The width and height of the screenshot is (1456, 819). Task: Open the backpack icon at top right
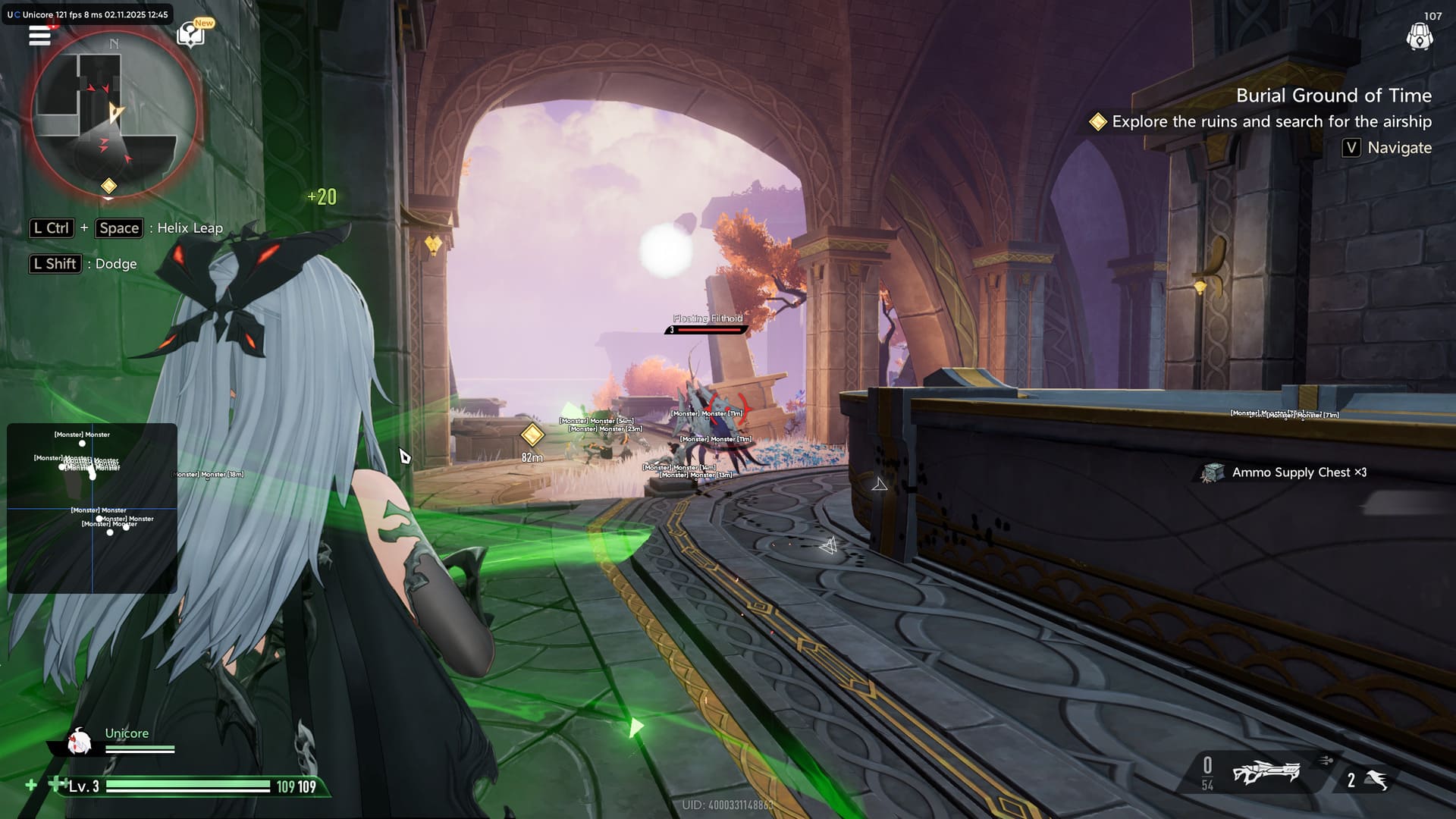[x=1419, y=36]
